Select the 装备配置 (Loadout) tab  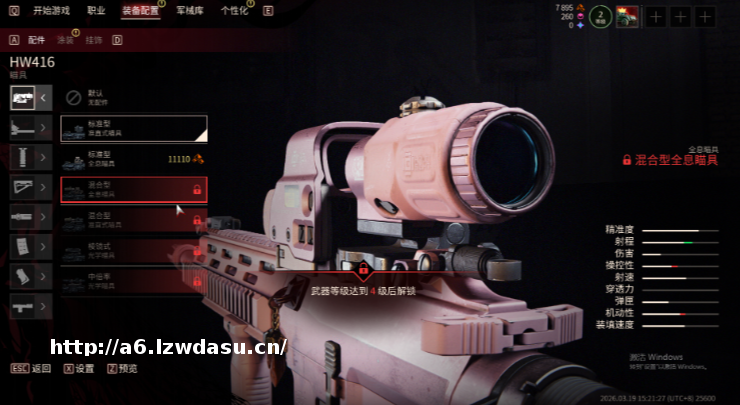click(x=140, y=10)
